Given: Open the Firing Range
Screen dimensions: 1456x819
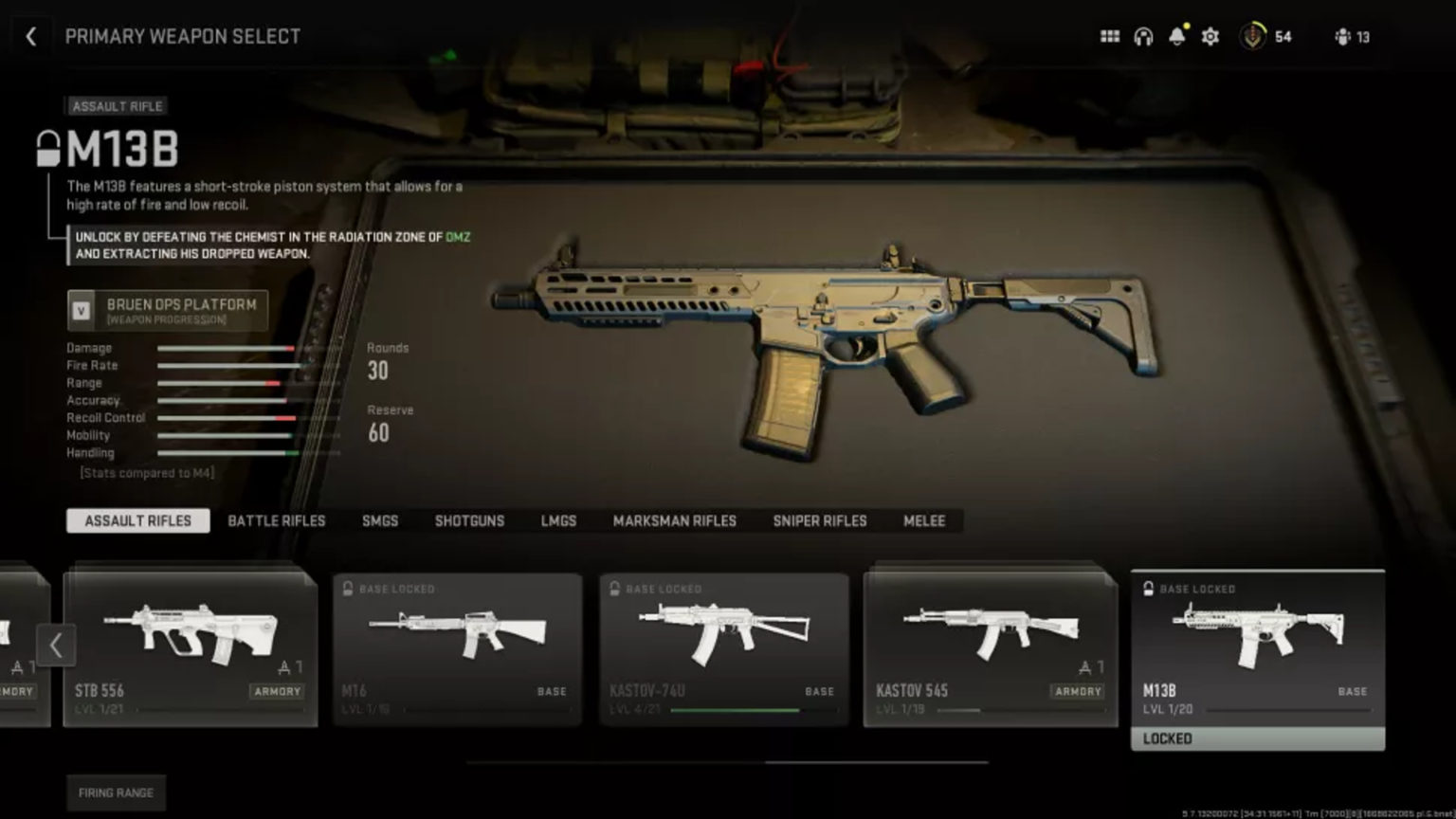Looking at the screenshot, I should [116, 792].
